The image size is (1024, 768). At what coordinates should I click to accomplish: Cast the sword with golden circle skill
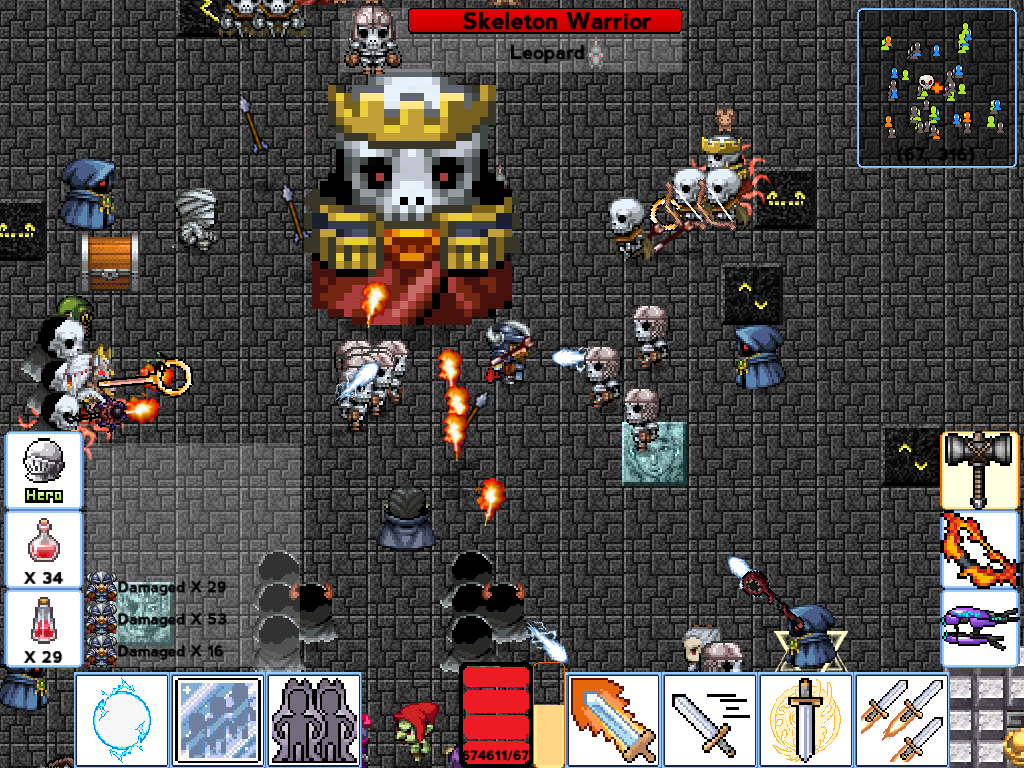(x=805, y=720)
